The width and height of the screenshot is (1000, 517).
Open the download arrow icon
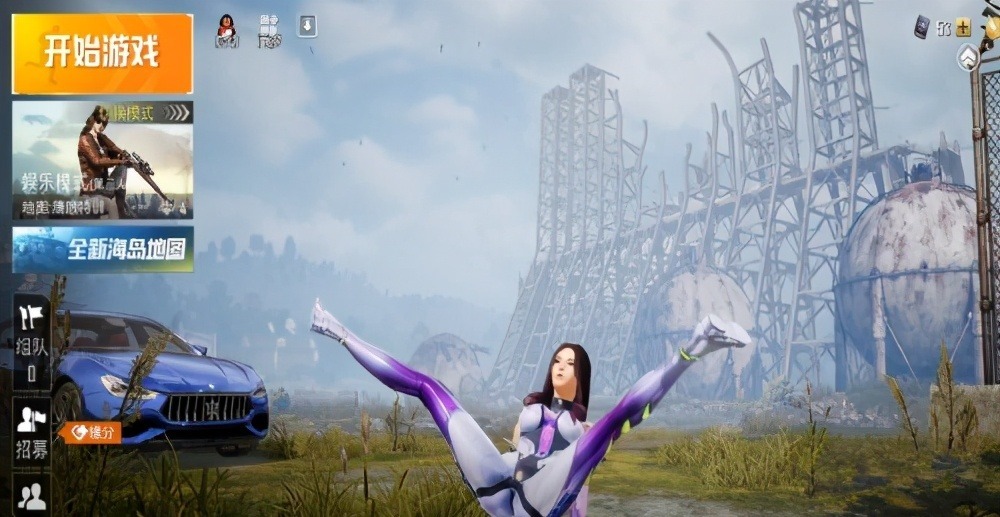[306, 26]
